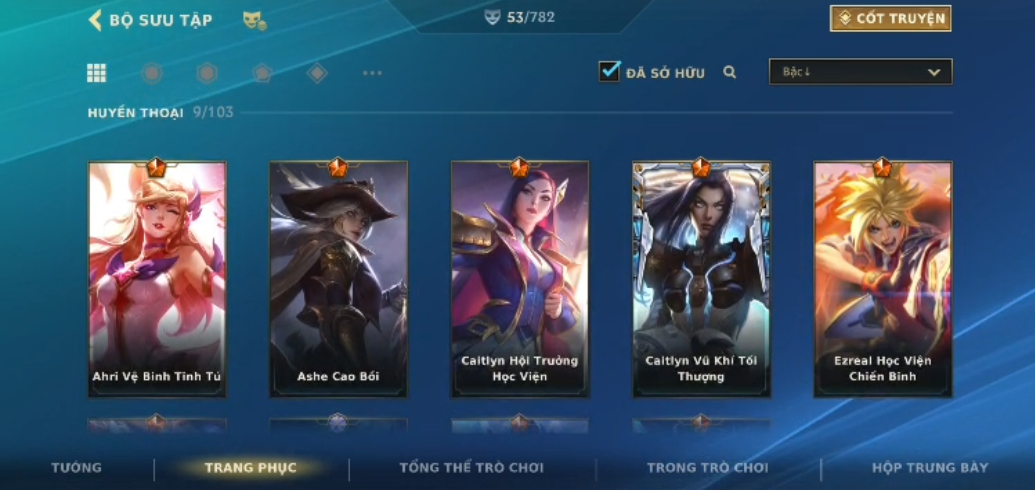The image size is (1035, 490).
Task: Show the Hộp Trưng Bày tab
Action: coord(930,468)
